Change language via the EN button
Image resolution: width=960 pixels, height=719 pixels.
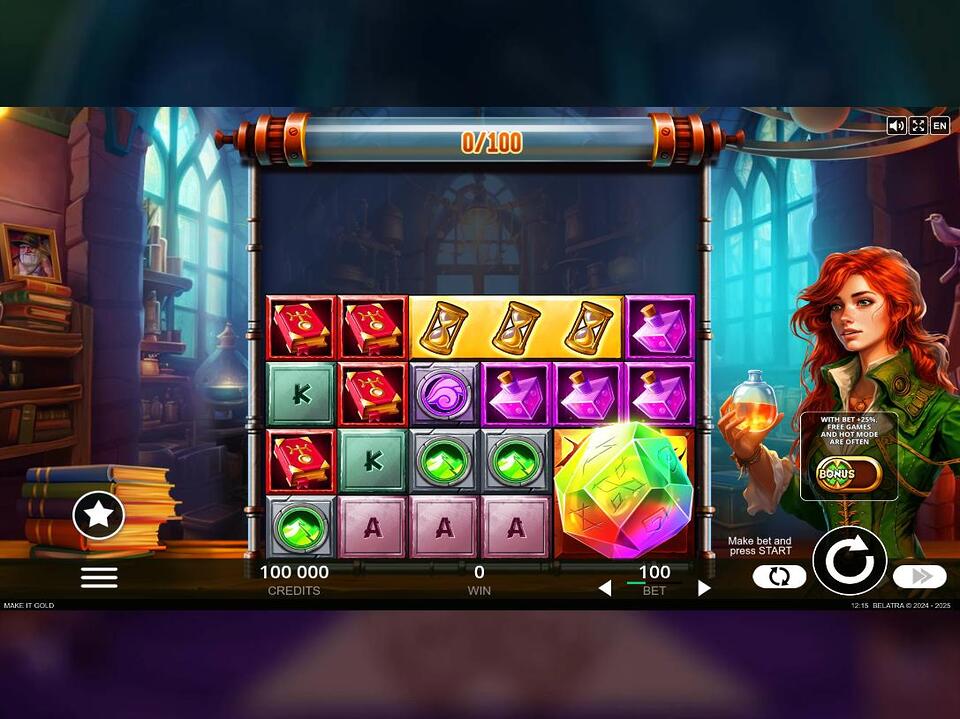pos(940,126)
